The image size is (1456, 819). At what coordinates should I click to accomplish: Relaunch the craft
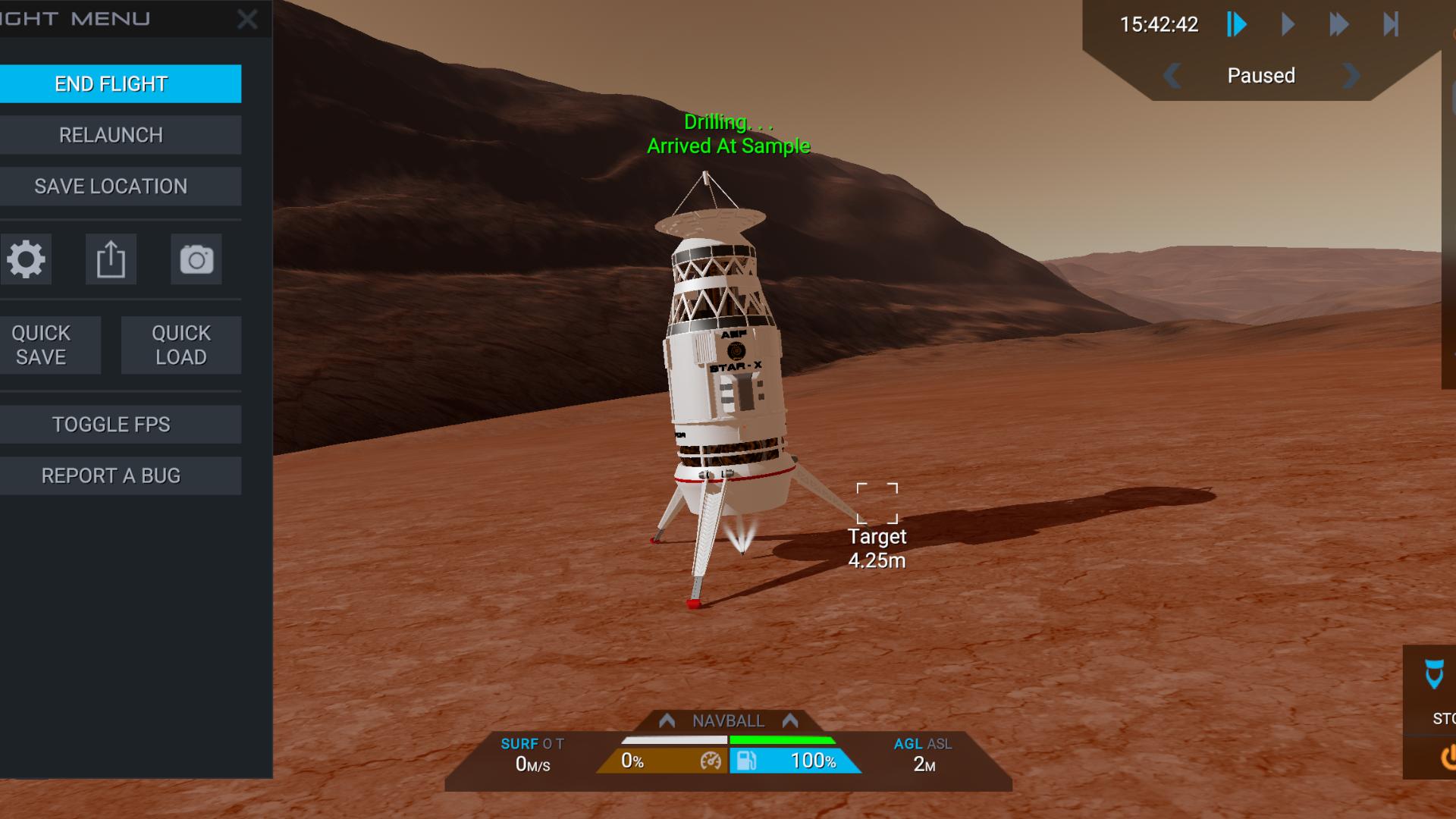[111, 135]
